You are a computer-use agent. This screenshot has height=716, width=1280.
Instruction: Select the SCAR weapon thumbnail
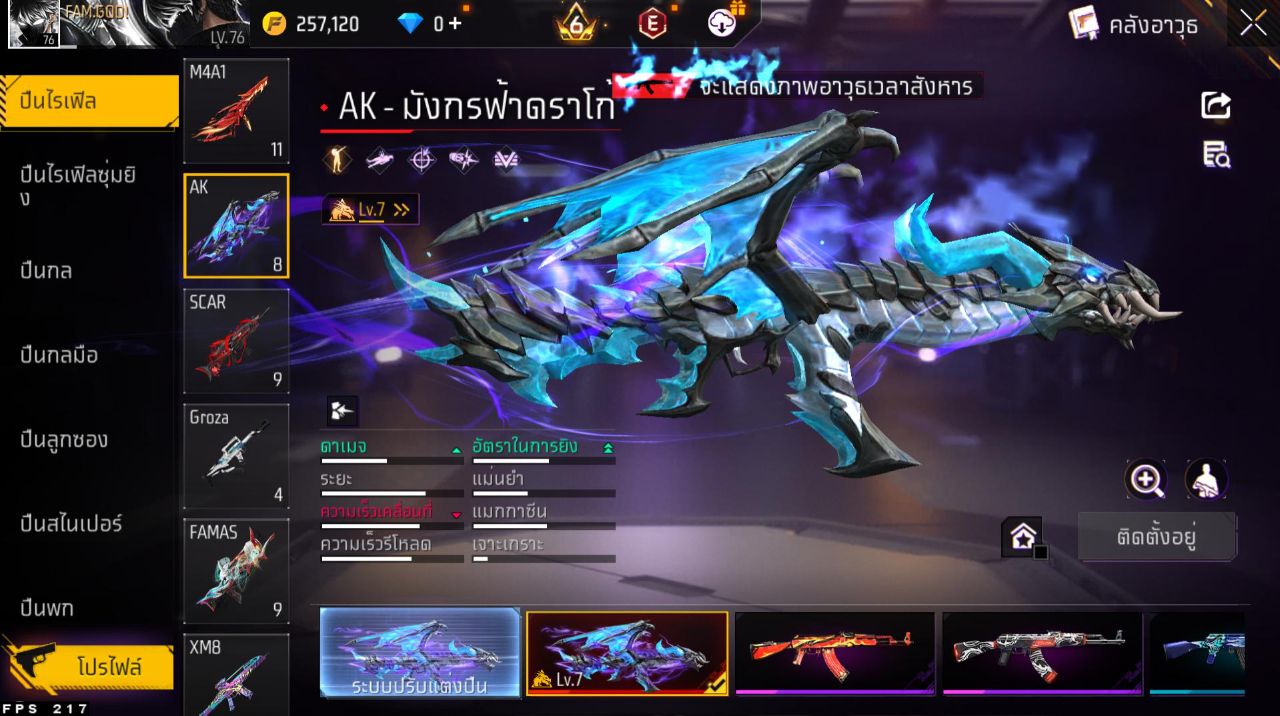[x=237, y=341]
